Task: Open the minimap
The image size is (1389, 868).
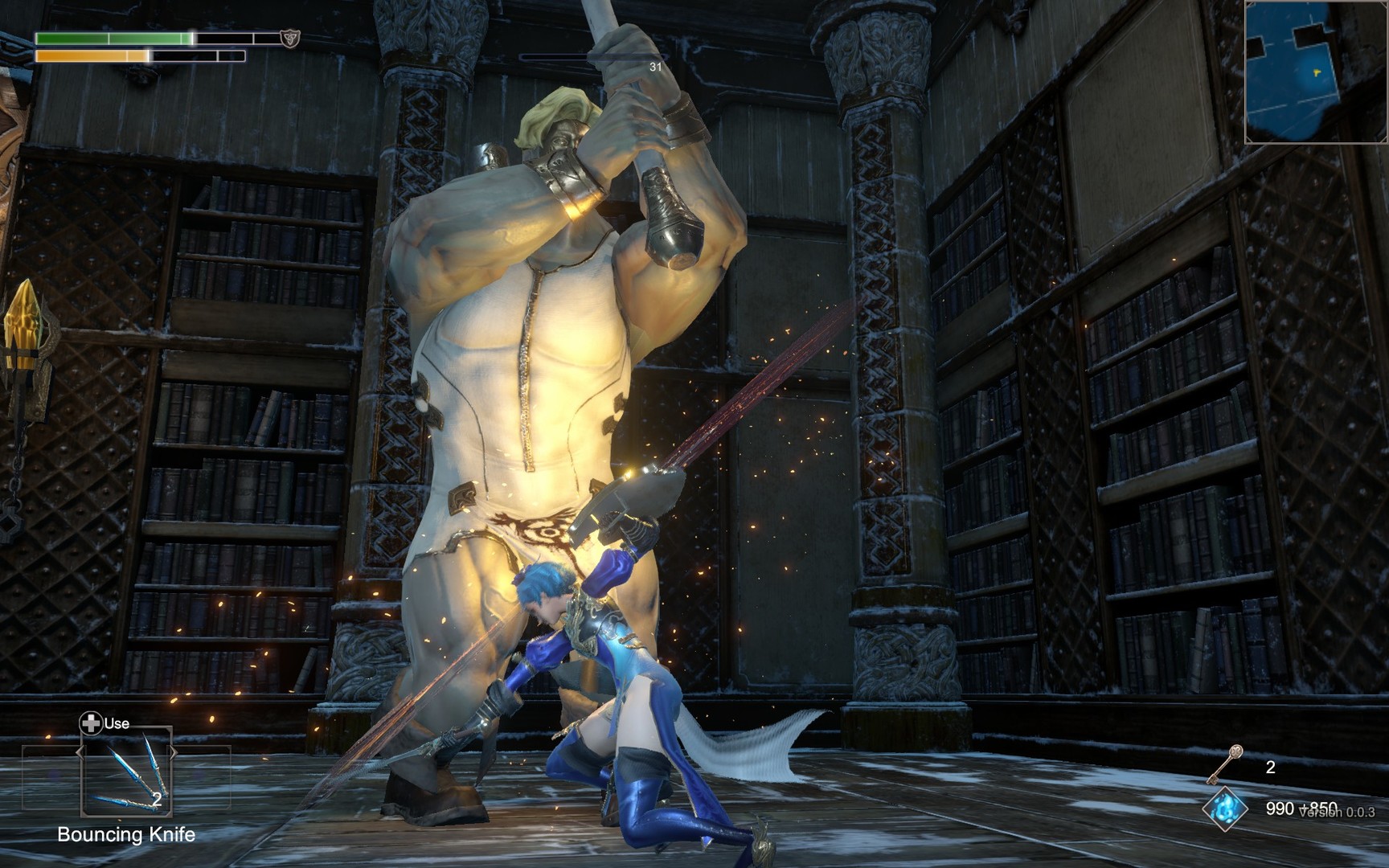Action: click(x=1316, y=72)
